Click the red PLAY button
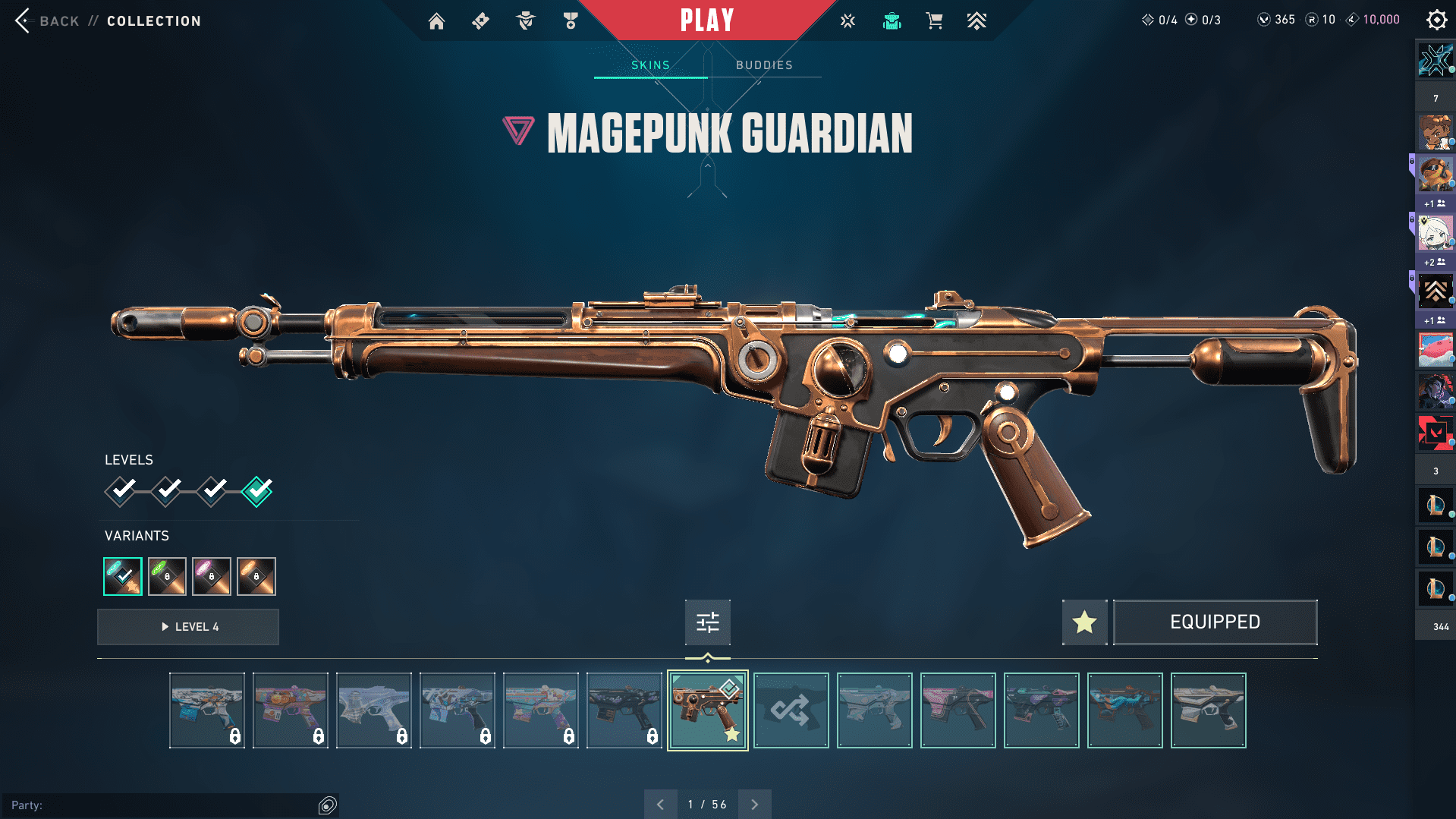1456x819 pixels. tap(707, 20)
